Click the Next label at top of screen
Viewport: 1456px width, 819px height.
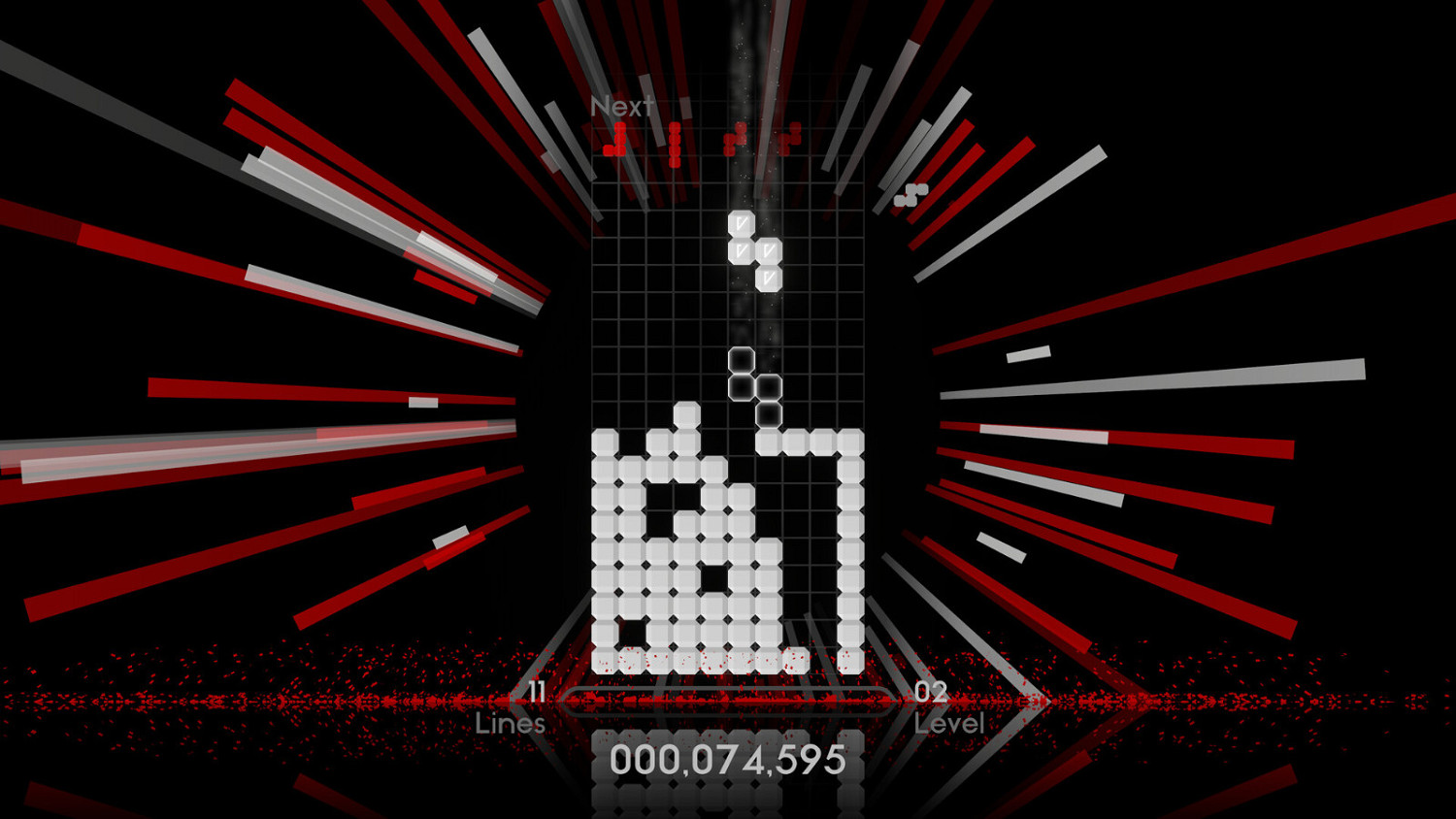click(622, 106)
